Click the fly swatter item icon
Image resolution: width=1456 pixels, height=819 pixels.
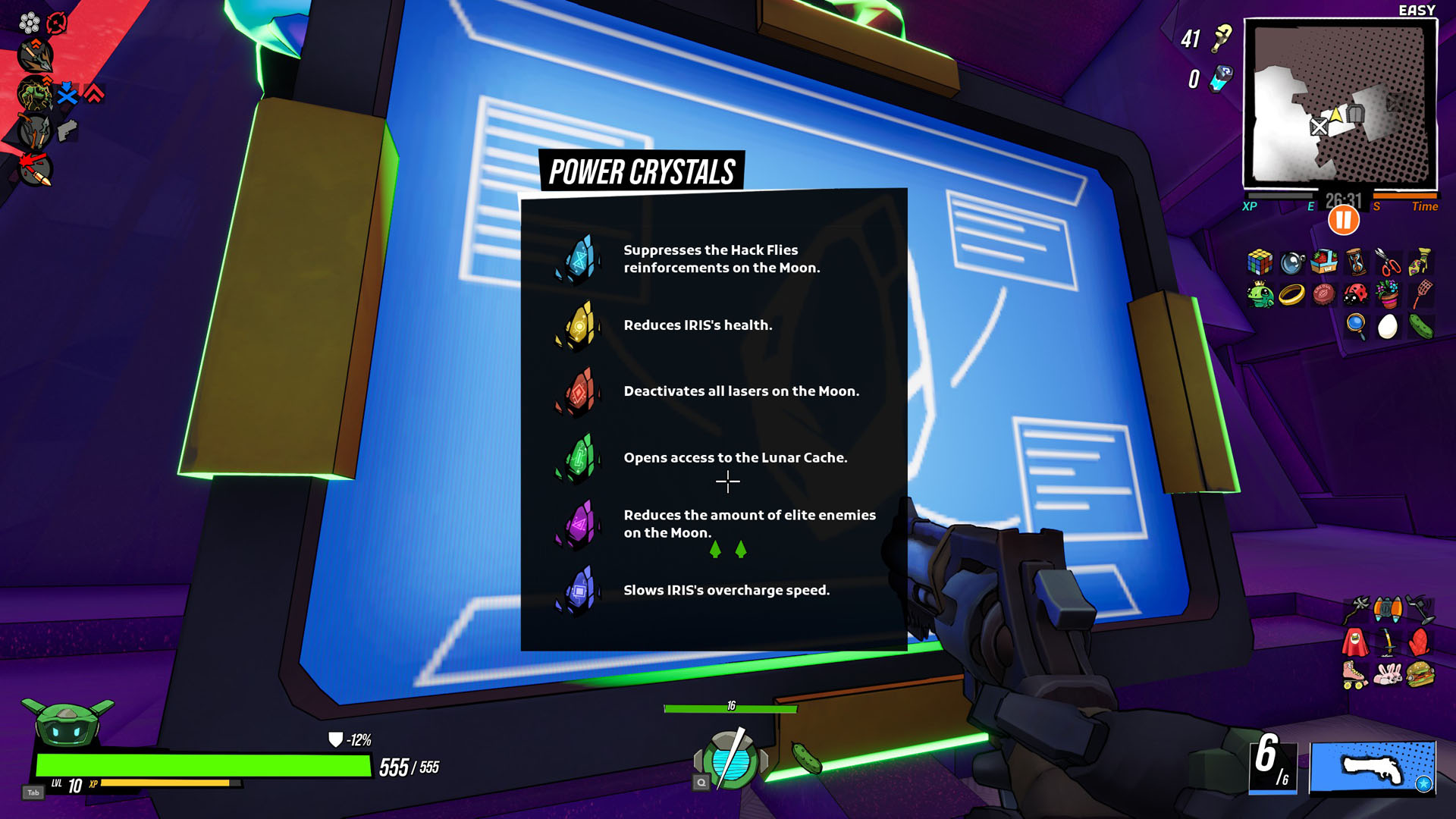tap(1423, 295)
